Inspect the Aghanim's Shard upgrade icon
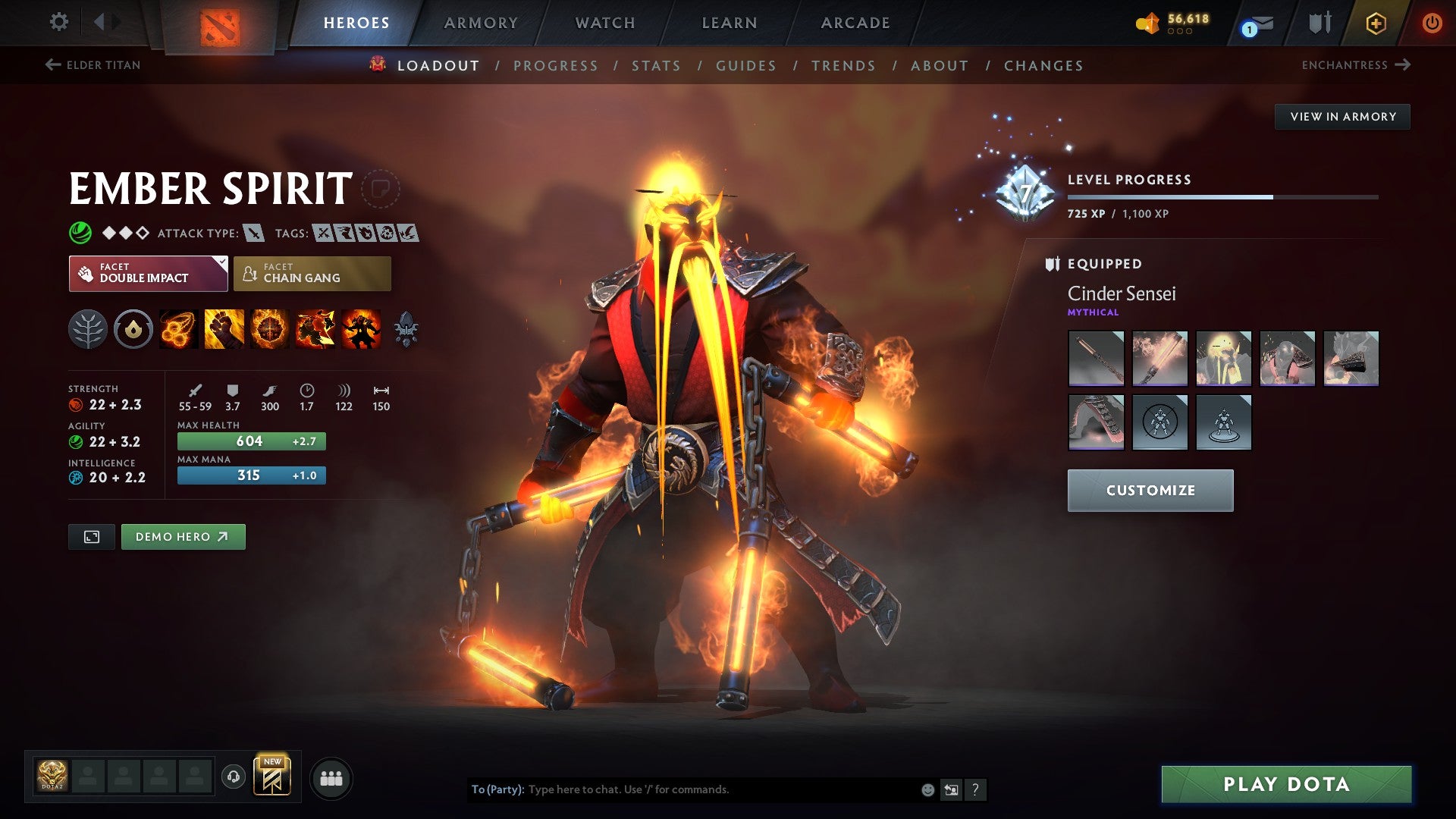The height and width of the screenshot is (819, 1456). (405, 329)
